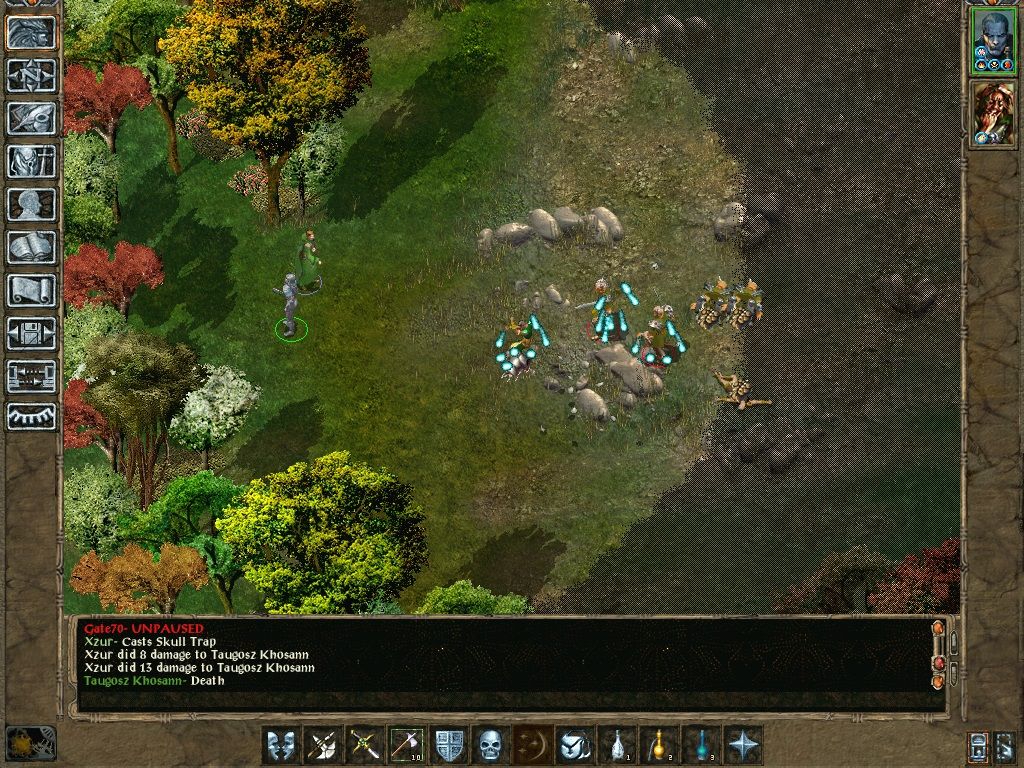
Task: Open the area map with compass button
Action: (x=31, y=75)
